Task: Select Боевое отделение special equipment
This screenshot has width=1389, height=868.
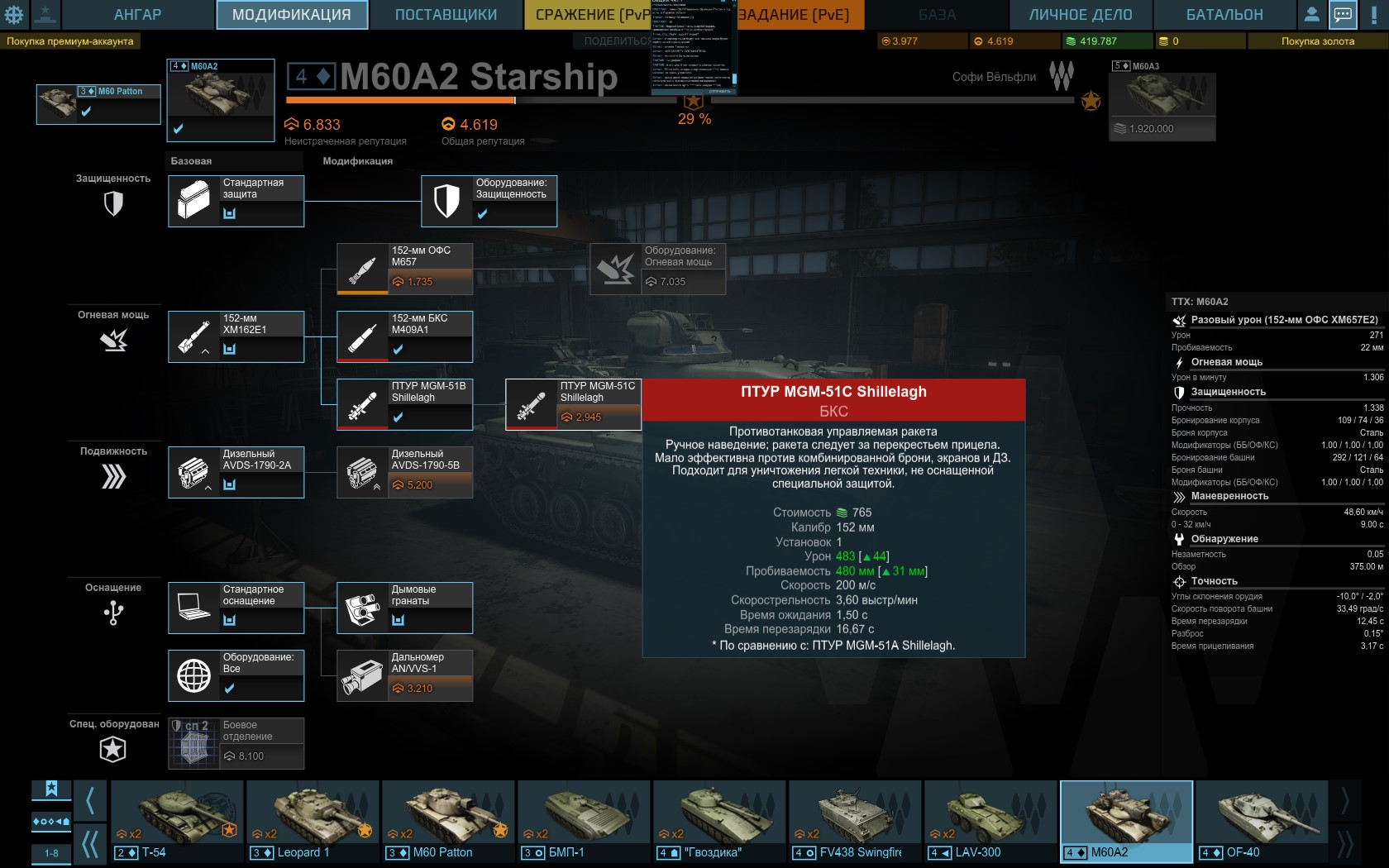Action: point(236,744)
